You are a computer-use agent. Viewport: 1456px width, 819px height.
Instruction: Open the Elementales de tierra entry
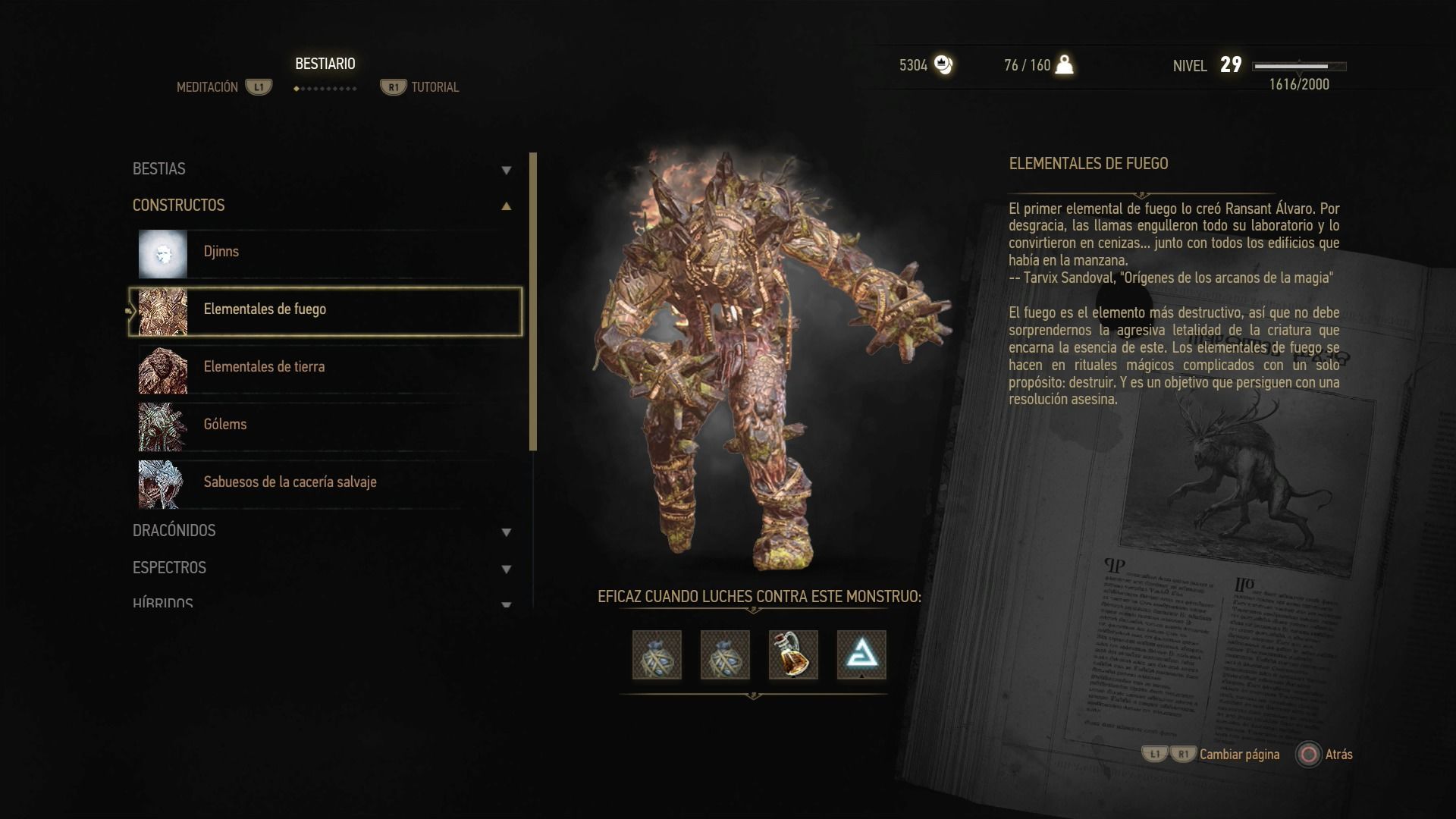[326, 368]
